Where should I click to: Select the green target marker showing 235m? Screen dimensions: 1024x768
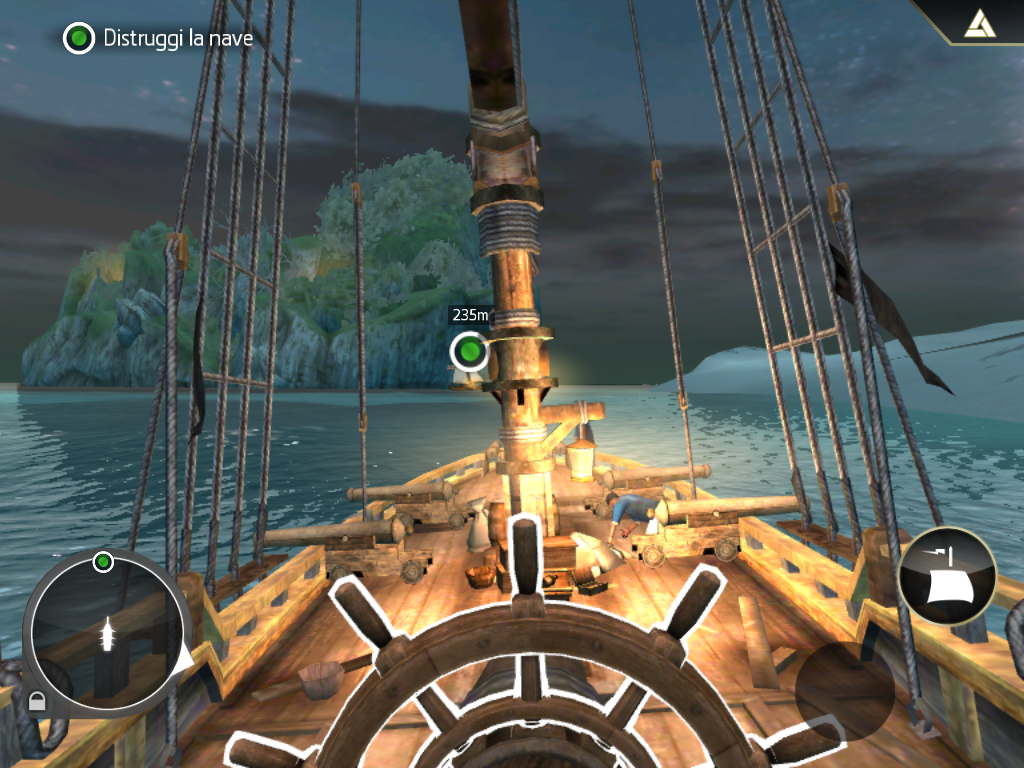[468, 351]
